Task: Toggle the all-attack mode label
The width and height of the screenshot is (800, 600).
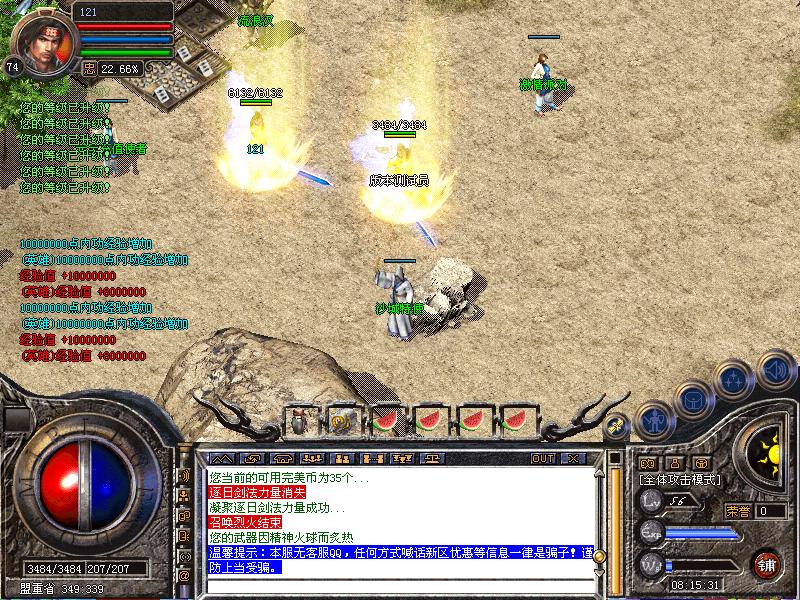Action: pos(680,480)
